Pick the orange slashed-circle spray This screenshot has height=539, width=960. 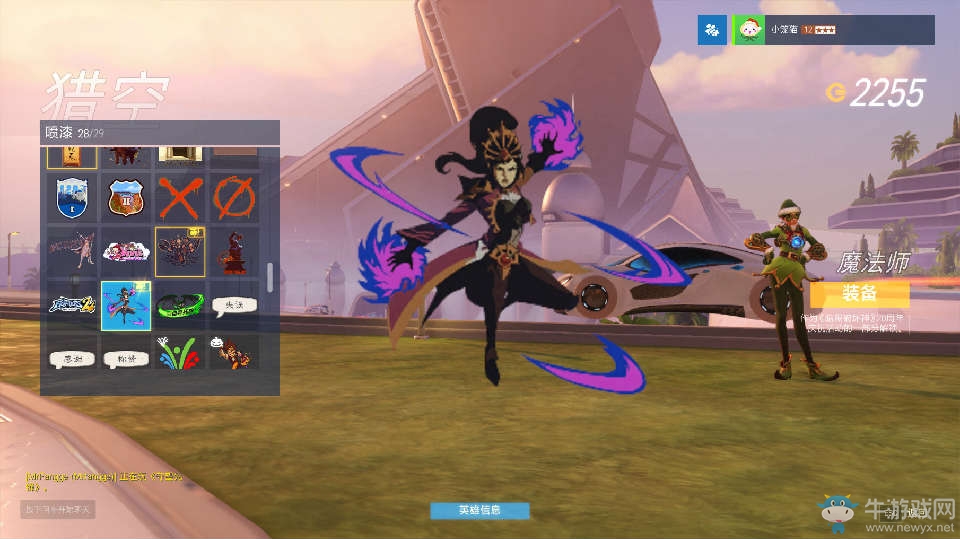tap(234, 197)
